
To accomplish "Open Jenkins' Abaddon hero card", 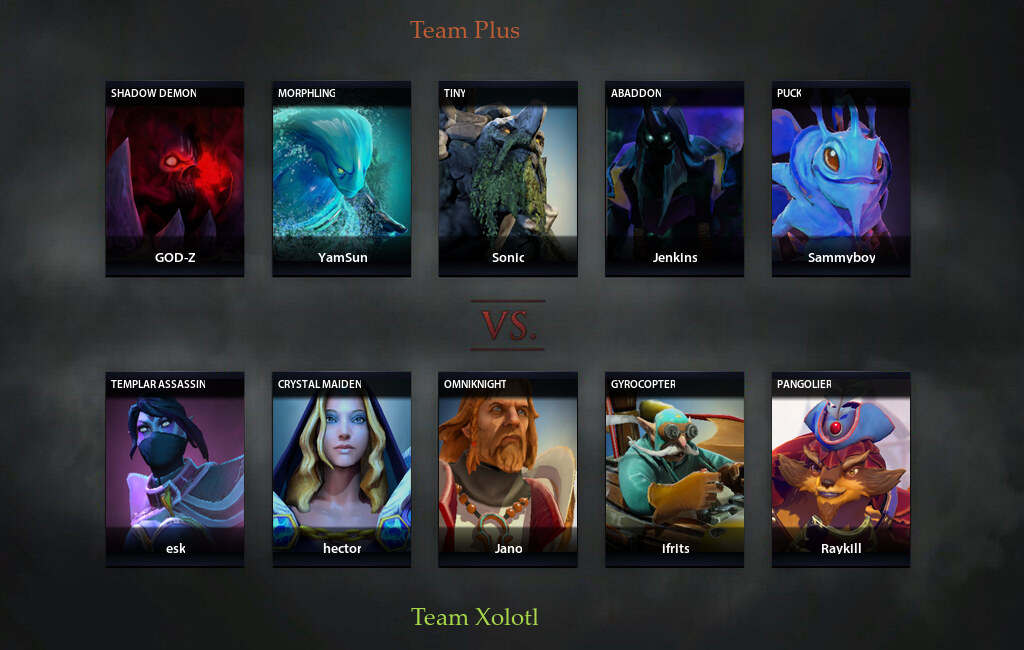I will coord(675,178).
